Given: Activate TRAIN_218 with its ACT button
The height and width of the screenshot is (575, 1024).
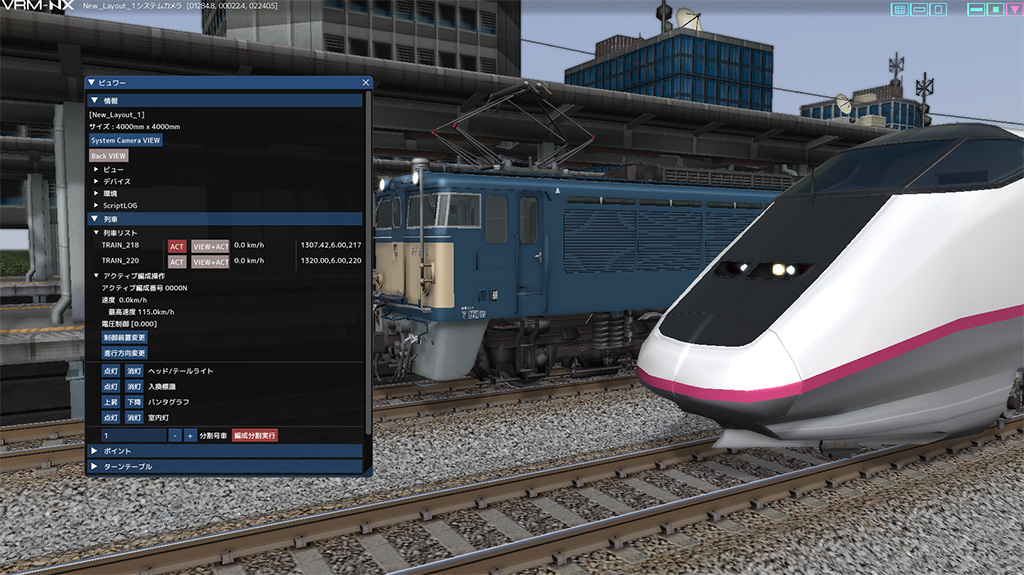Looking at the screenshot, I should [177, 246].
